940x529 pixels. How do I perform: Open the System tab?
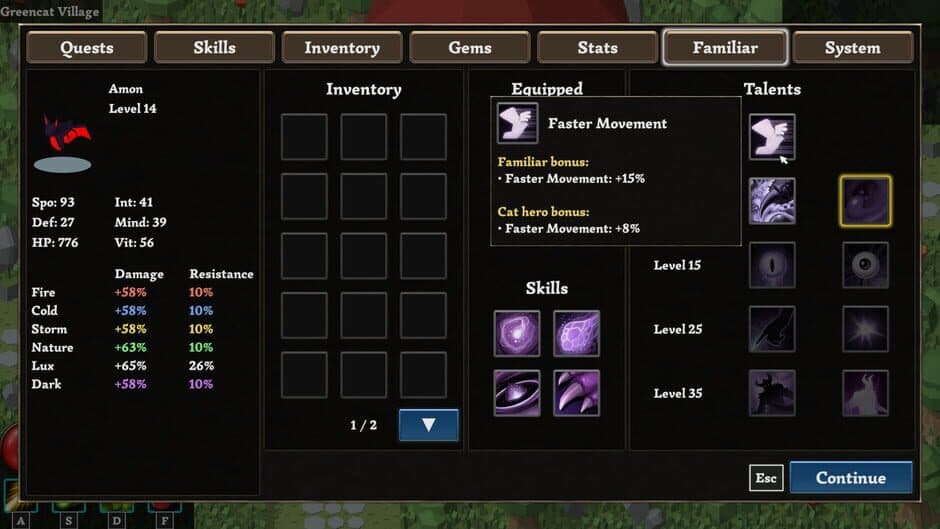click(x=852, y=48)
